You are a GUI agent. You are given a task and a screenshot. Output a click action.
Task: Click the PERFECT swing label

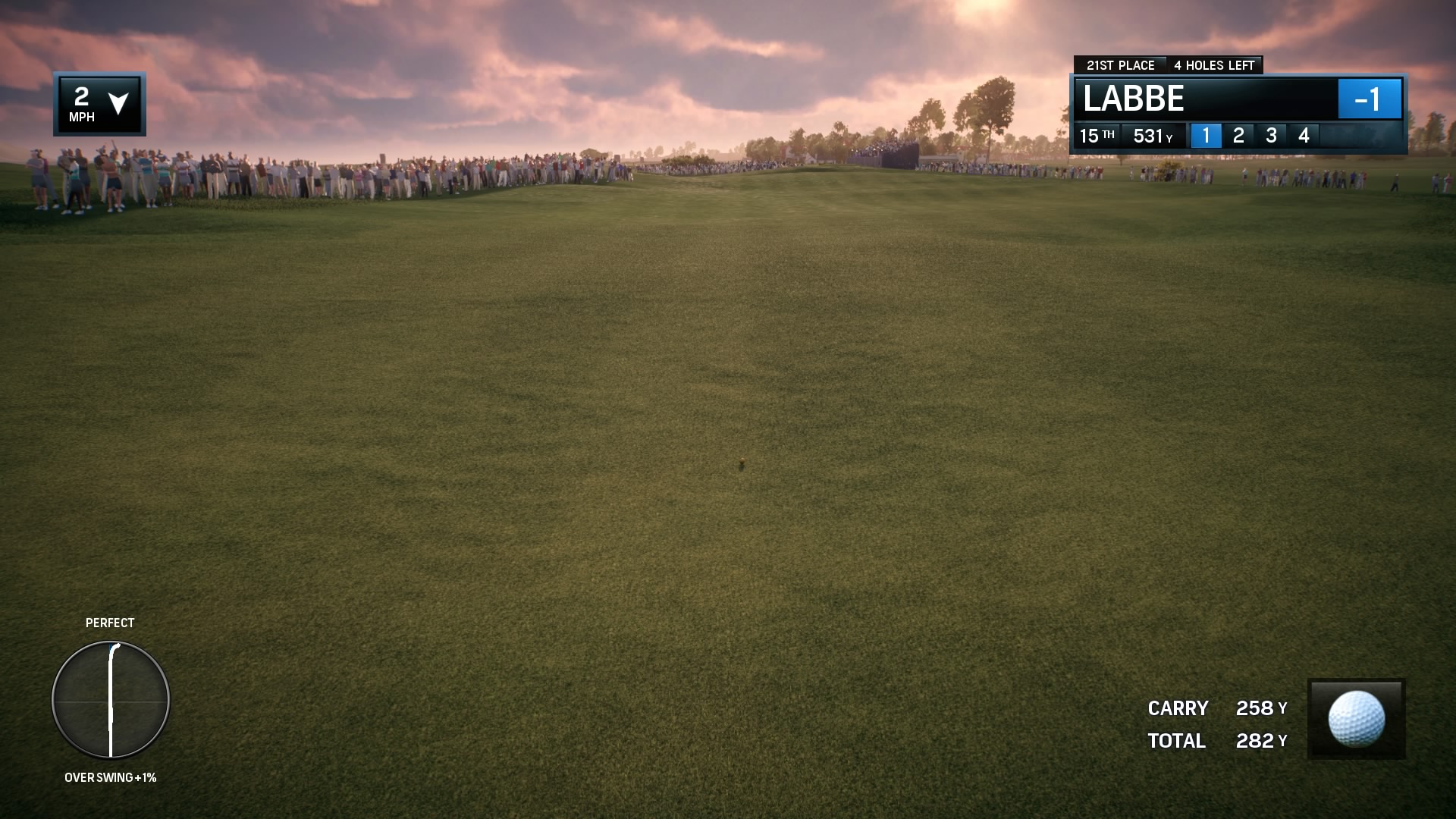coord(110,623)
